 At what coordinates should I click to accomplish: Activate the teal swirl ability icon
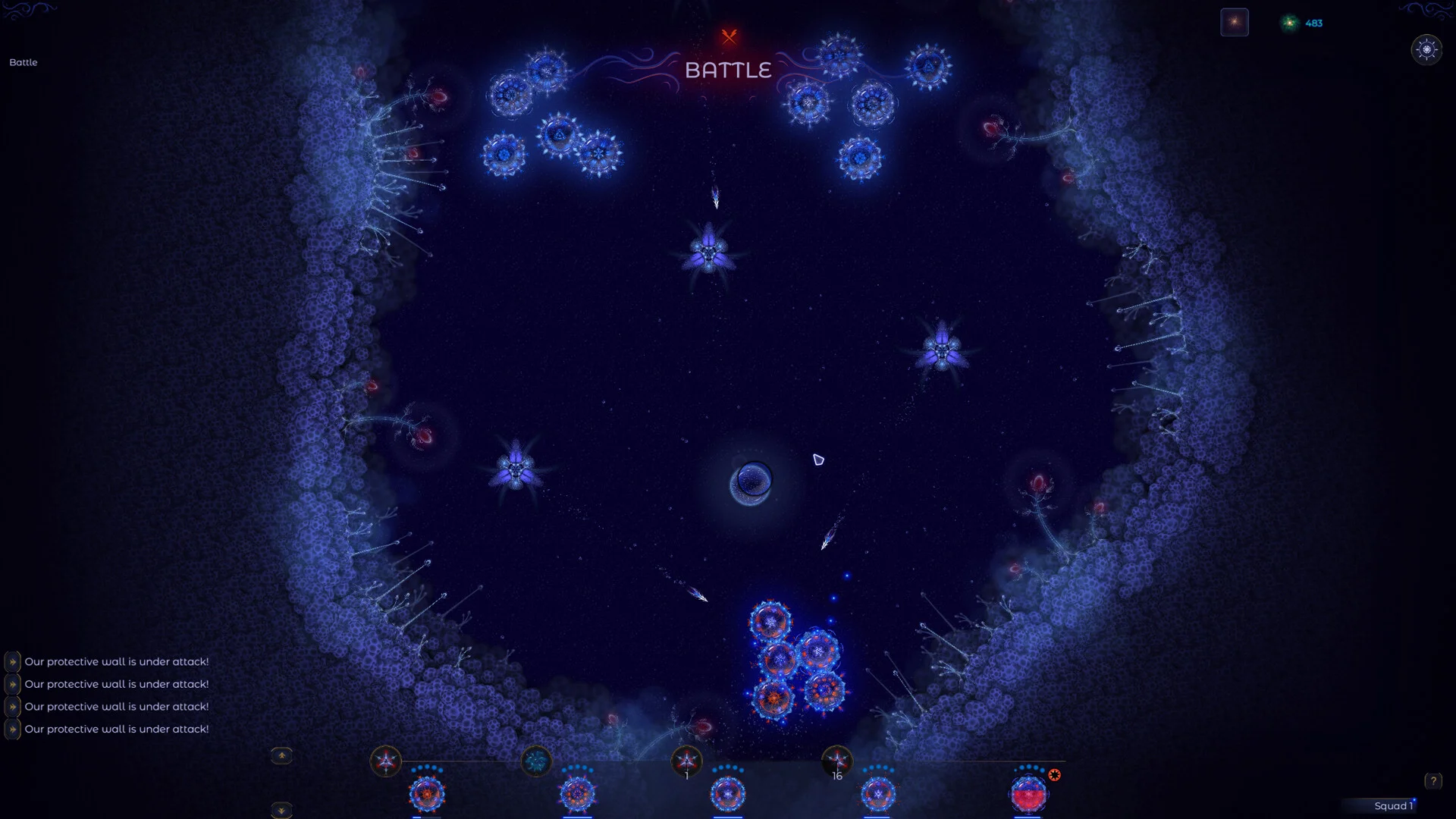tap(536, 761)
